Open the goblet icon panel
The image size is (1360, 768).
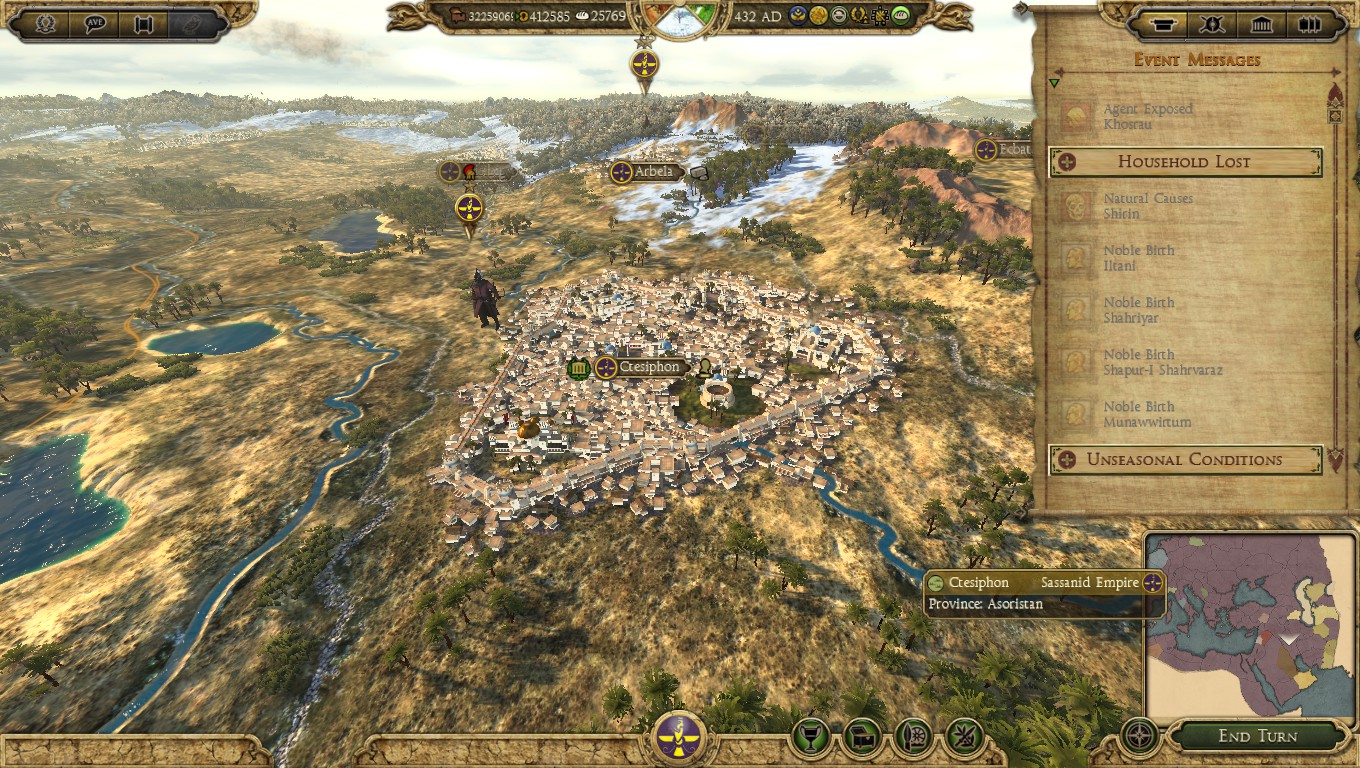coord(810,738)
